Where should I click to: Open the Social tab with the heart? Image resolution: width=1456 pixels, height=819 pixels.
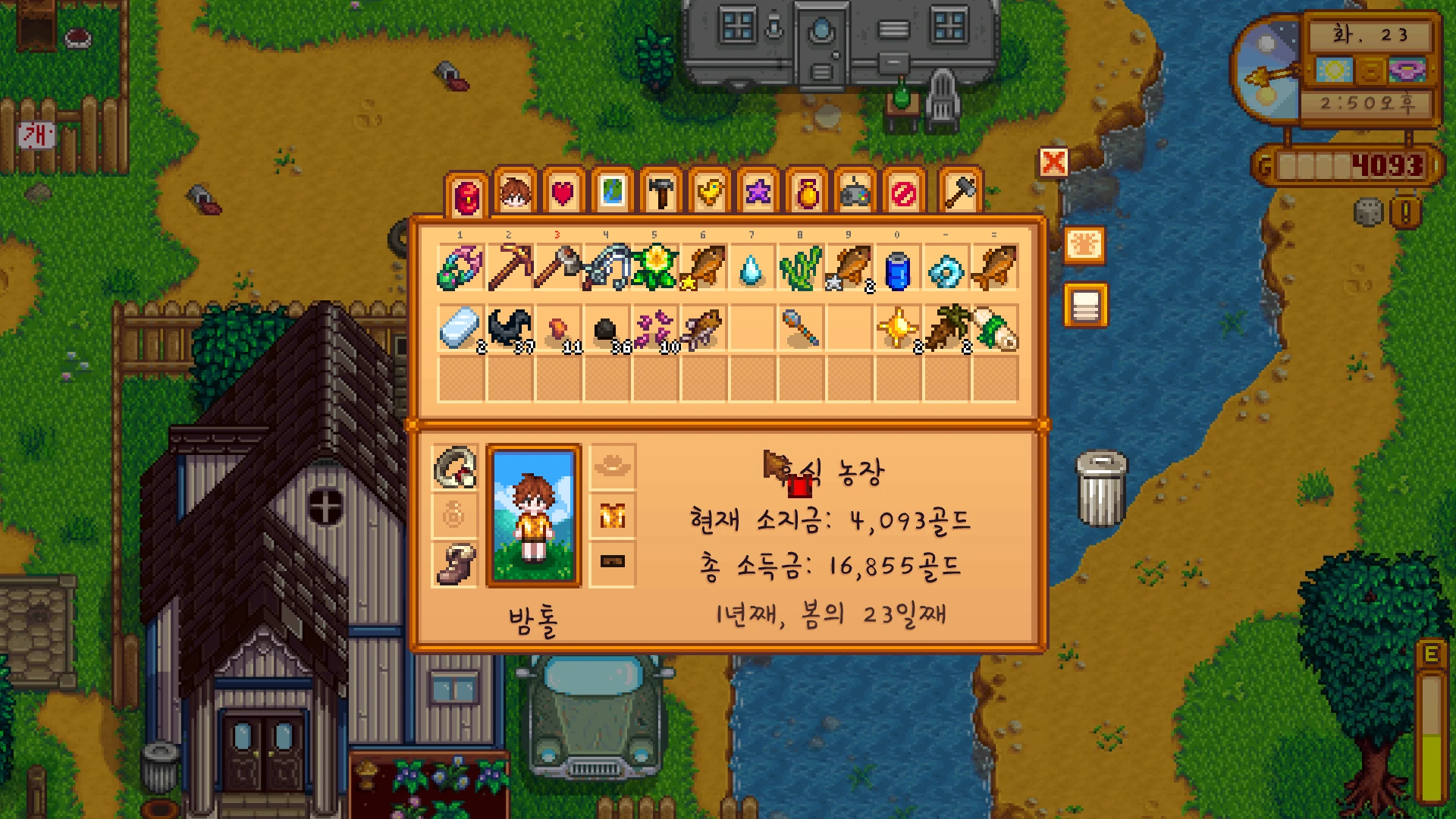pyautogui.click(x=563, y=193)
